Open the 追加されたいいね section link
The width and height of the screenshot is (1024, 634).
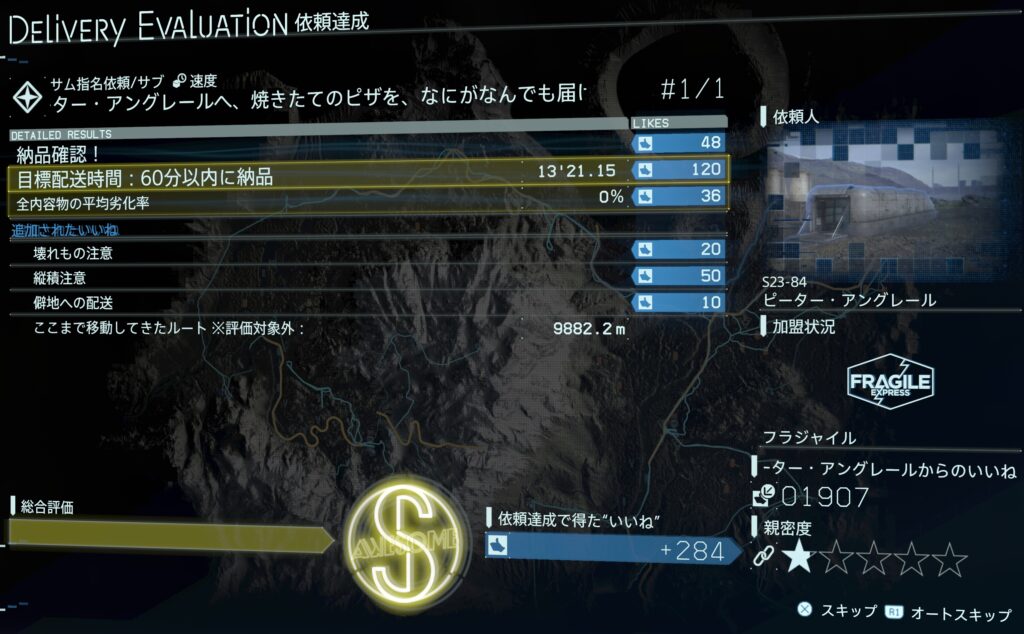coord(56,230)
